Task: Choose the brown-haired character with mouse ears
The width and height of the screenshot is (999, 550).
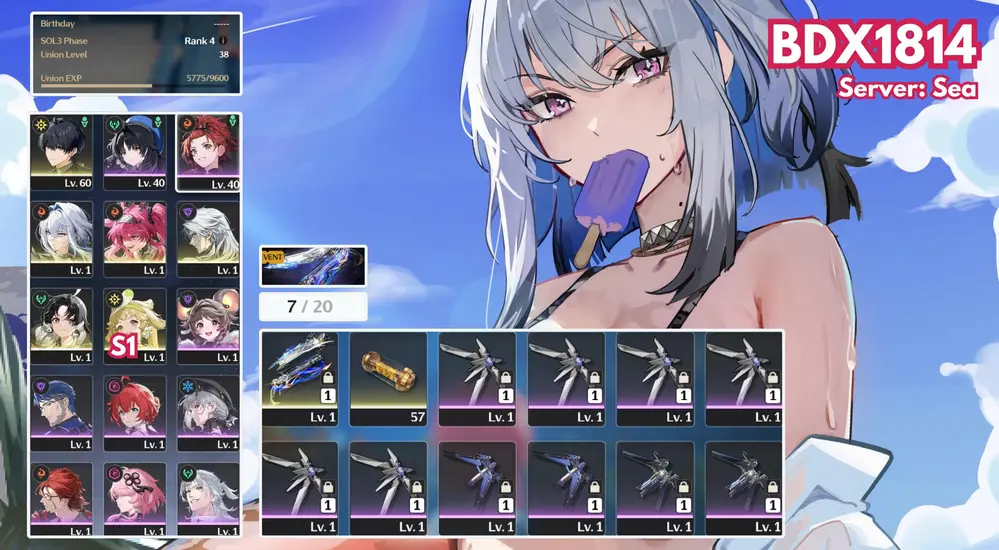Action: (x=207, y=326)
